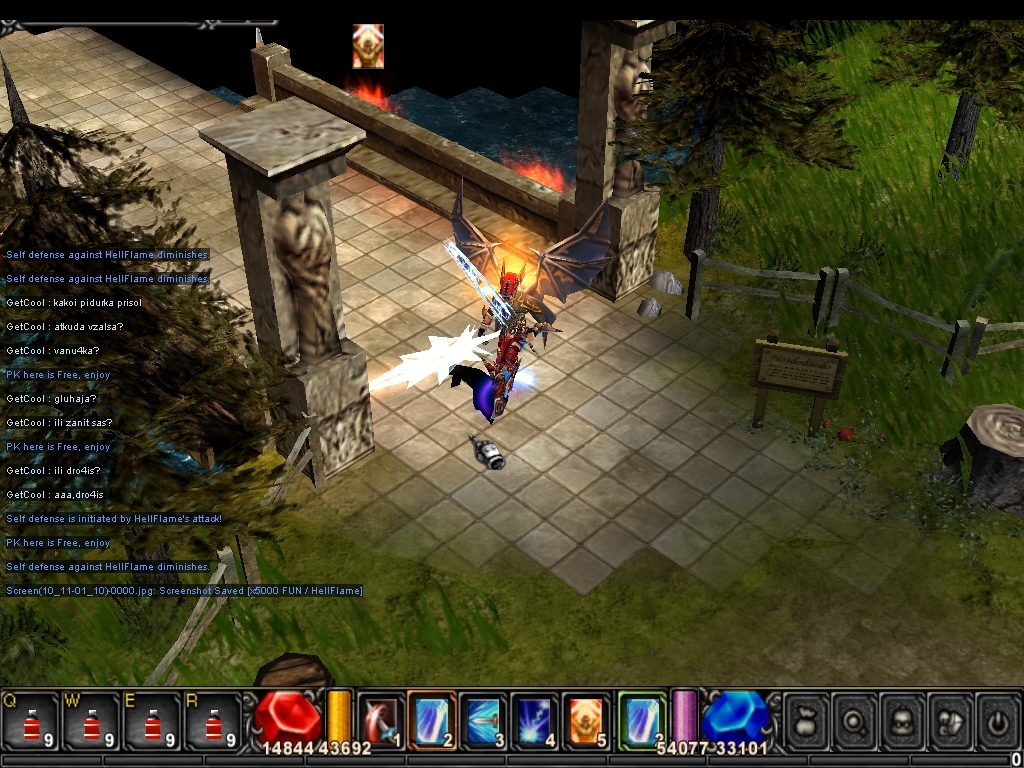Image resolution: width=1024 pixels, height=768 pixels.
Task: Activate the lightning burst skill in slot 4
Action: tap(534, 720)
